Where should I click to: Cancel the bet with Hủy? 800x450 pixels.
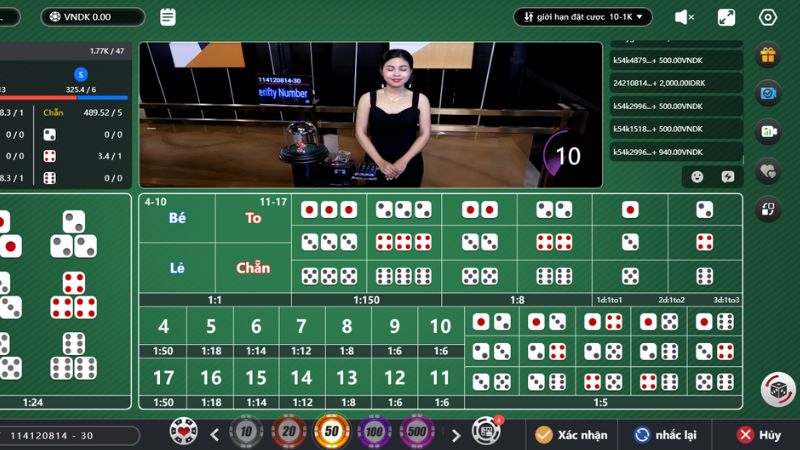pos(759,435)
